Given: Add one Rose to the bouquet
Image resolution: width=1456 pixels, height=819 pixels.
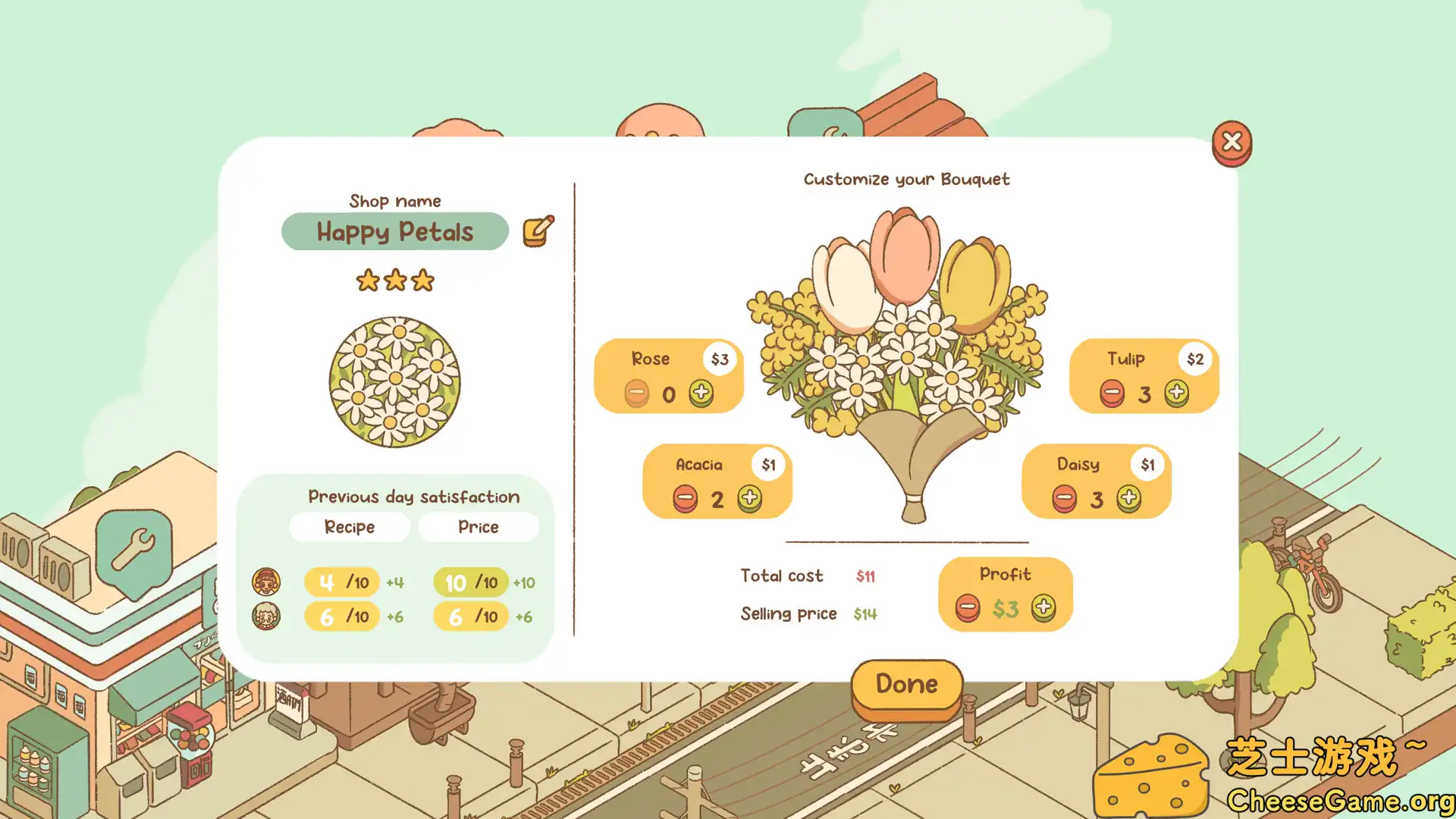Looking at the screenshot, I should (701, 393).
